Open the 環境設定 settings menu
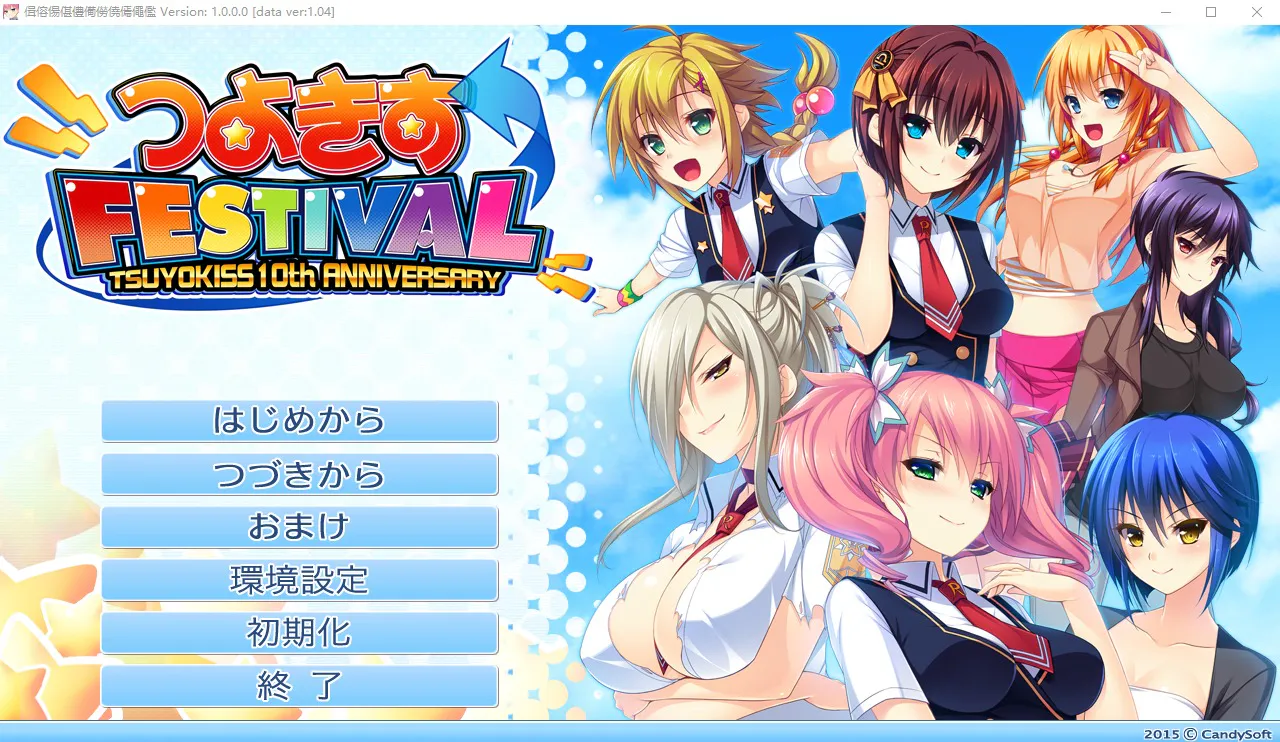Image resolution: width=1280 pixels, height=742 pixels. click(x=299, y=580)
